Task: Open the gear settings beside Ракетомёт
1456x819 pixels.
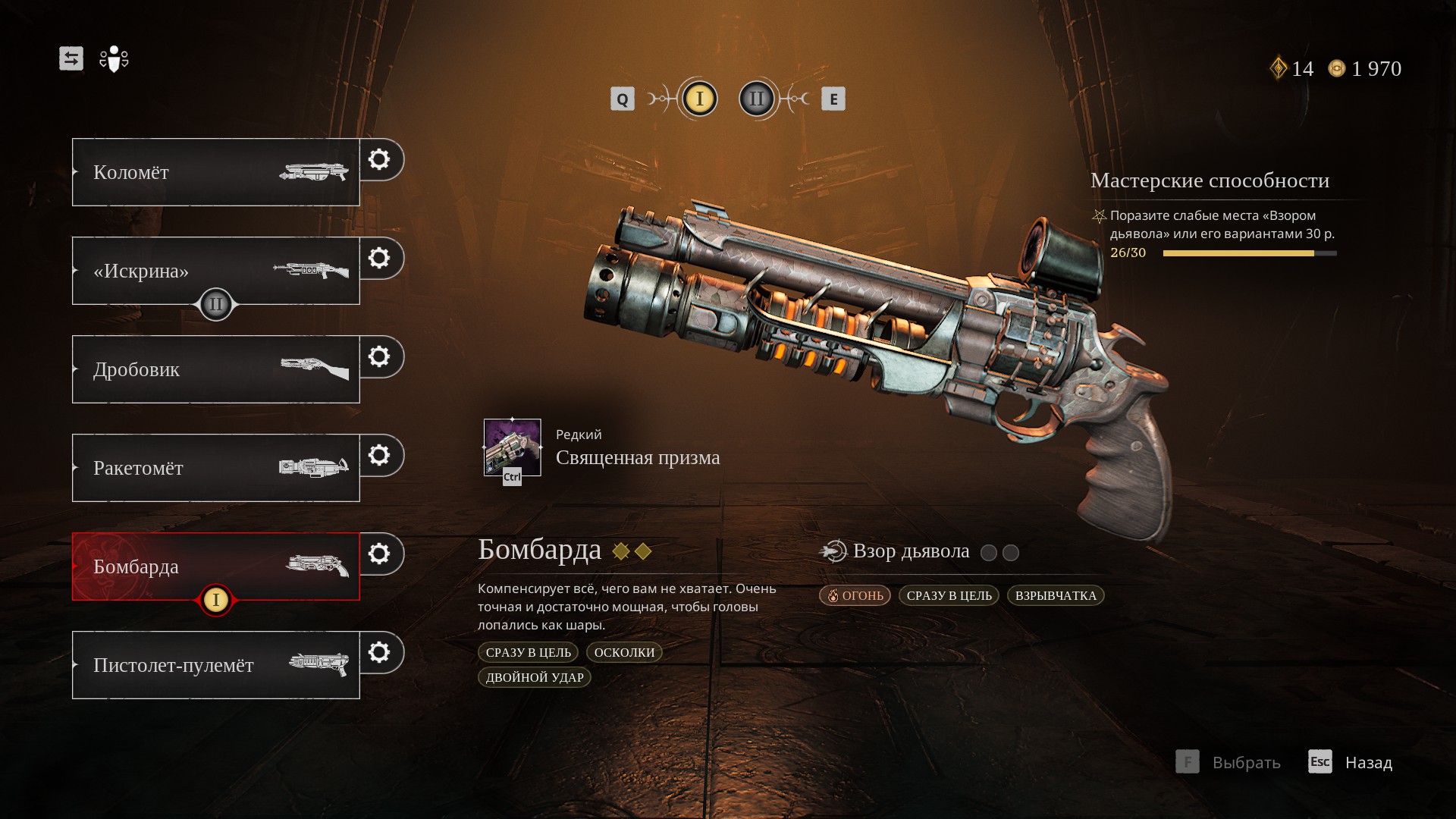Action: [379, 455]
